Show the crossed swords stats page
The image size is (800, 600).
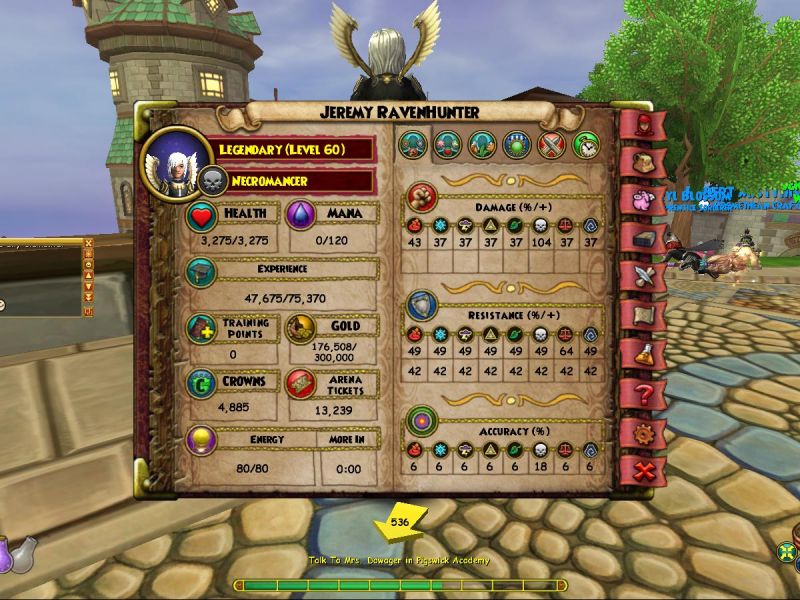coord(552,145)
